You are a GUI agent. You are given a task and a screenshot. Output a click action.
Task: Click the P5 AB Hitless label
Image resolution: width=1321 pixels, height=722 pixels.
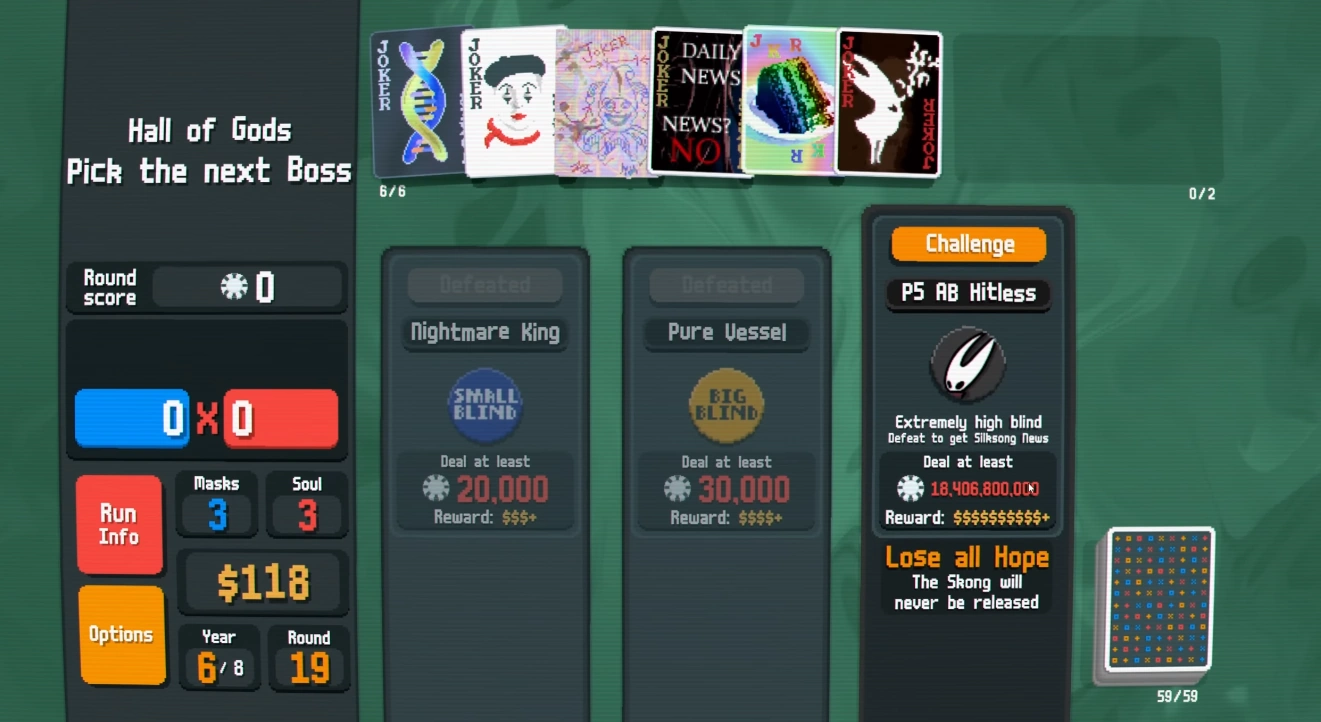pos(967,293)
